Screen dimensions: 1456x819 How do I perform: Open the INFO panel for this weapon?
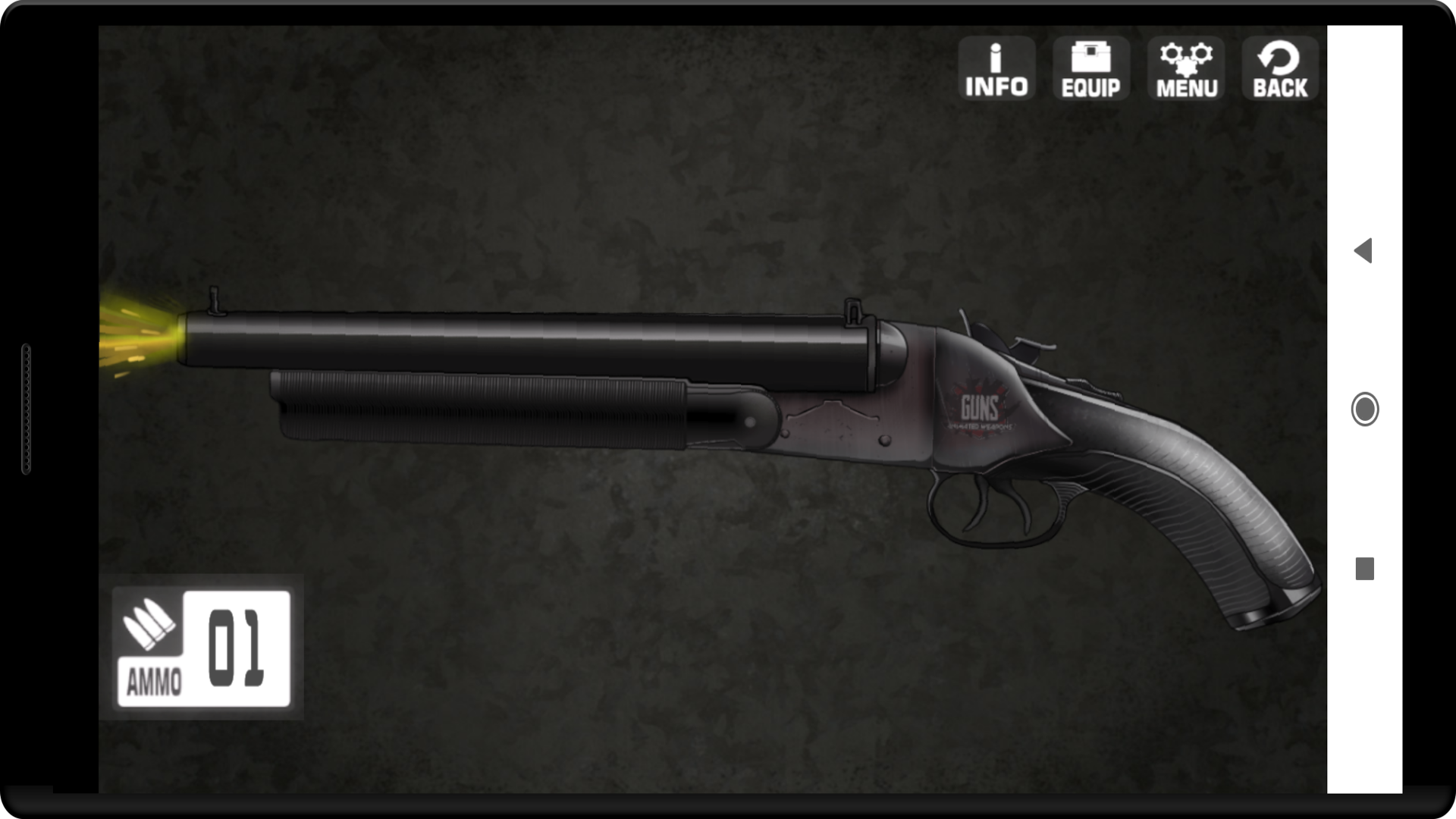(996, 68)
